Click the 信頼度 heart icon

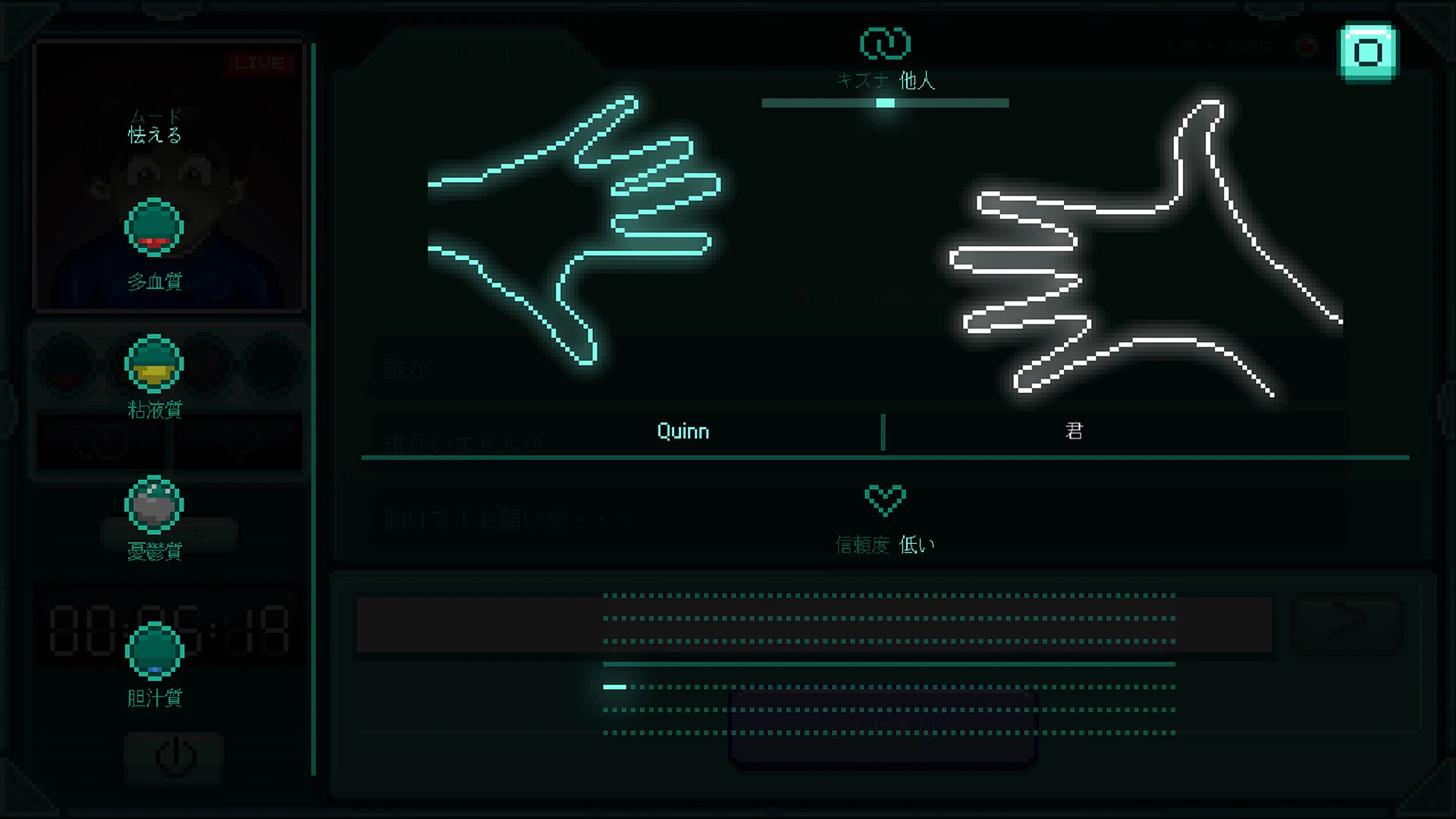point(884,500)
